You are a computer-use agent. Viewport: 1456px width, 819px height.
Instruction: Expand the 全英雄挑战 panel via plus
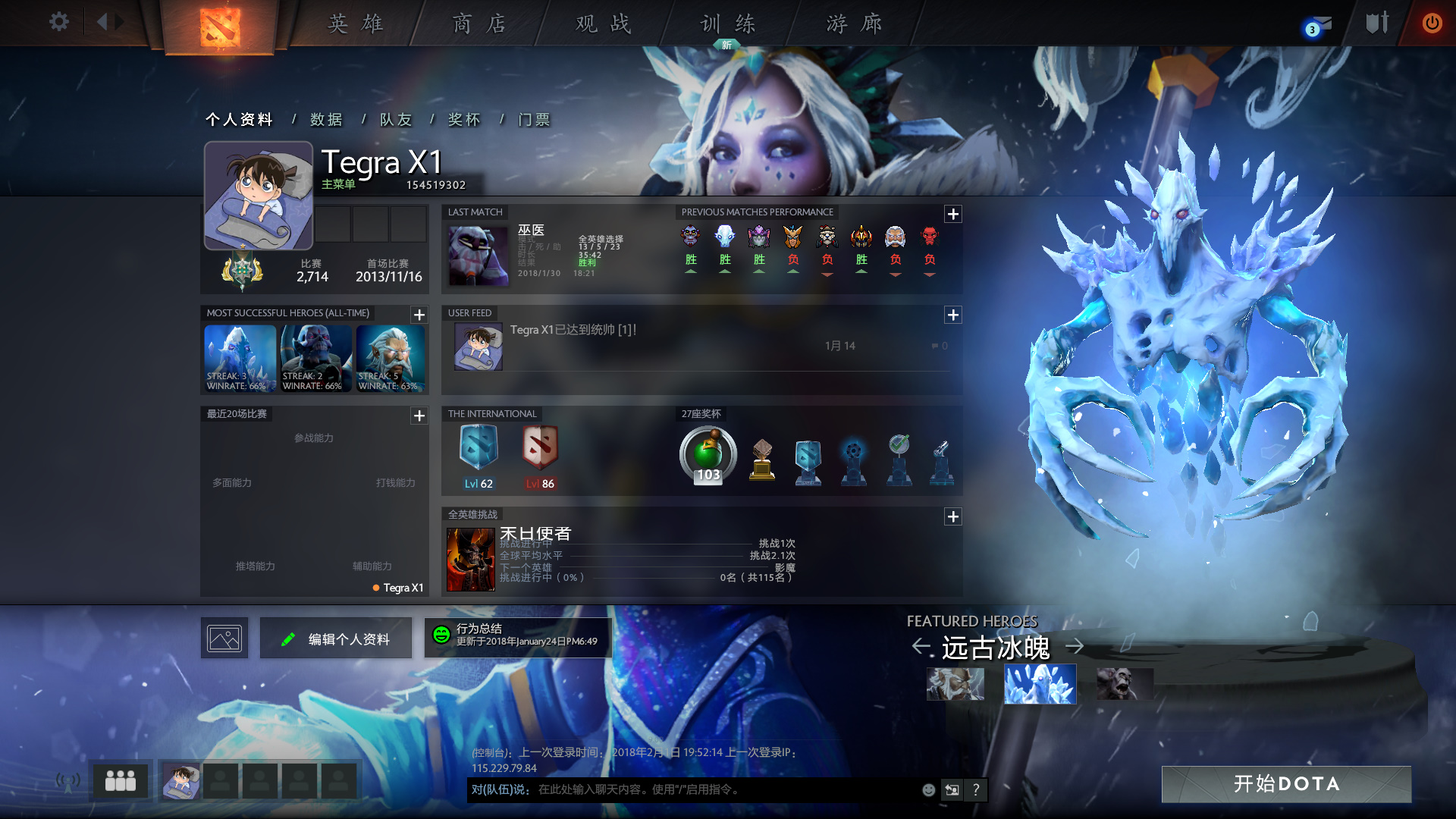pyautogui.click(x=953, y=516)
